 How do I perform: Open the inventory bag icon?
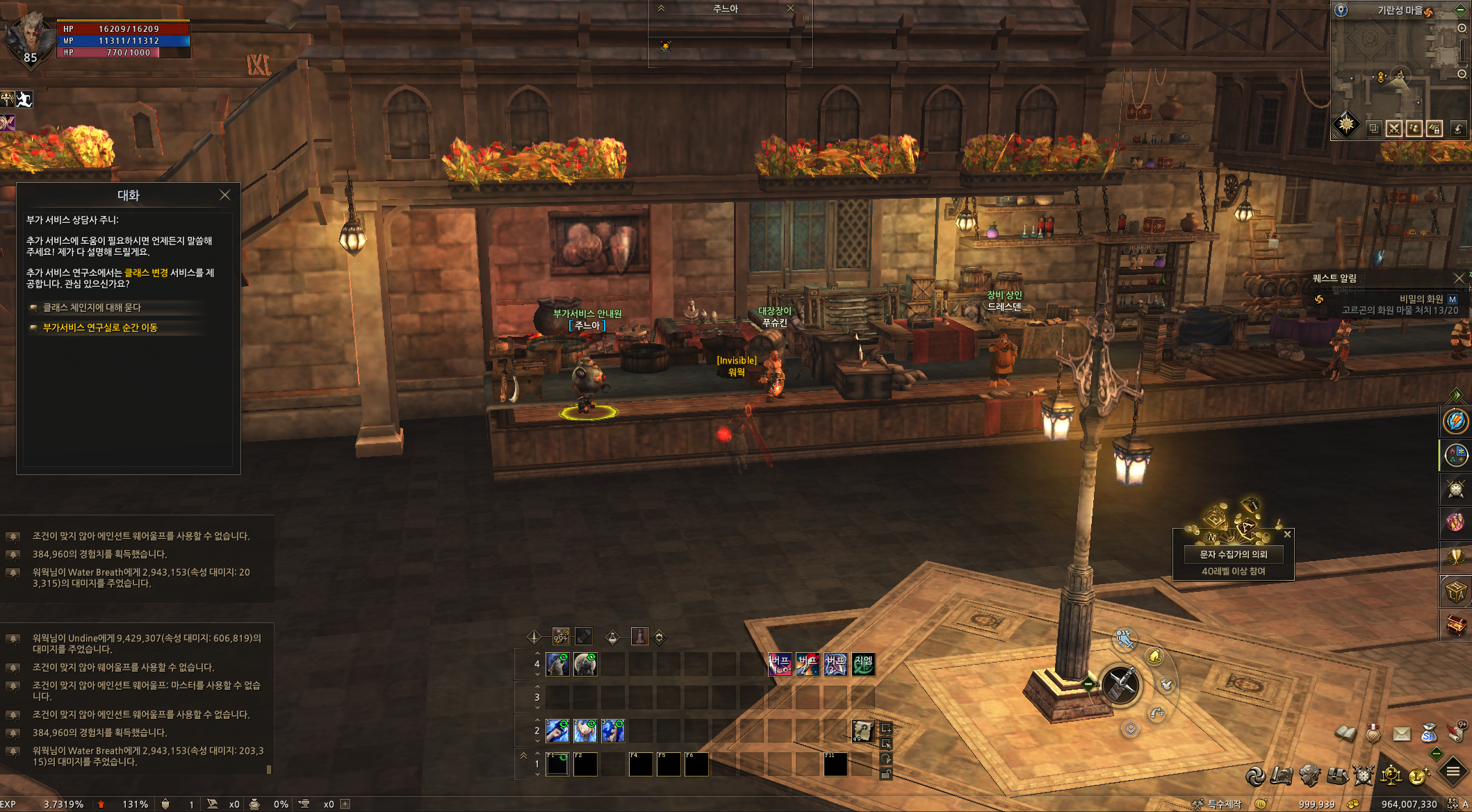pos(1337,775)
